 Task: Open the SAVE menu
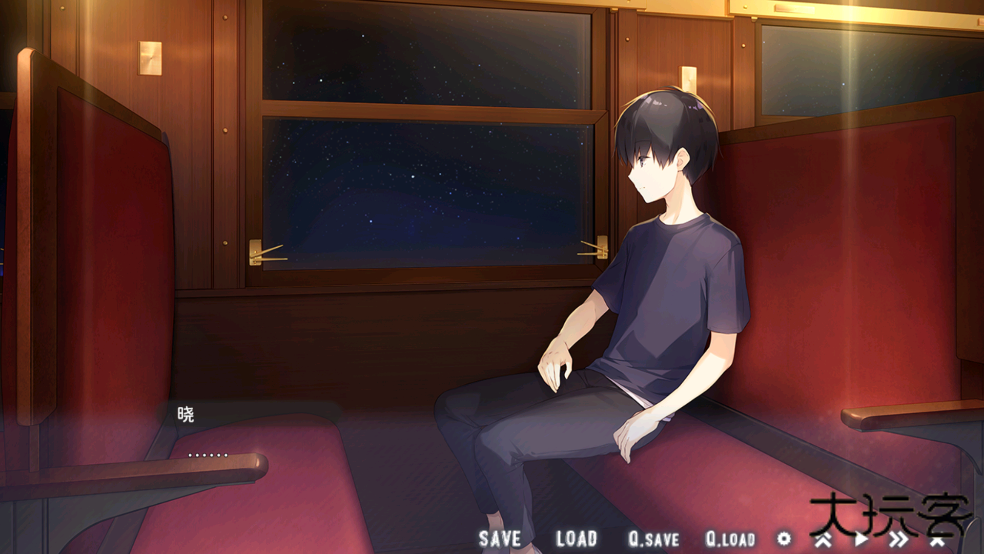pos(500,538)
